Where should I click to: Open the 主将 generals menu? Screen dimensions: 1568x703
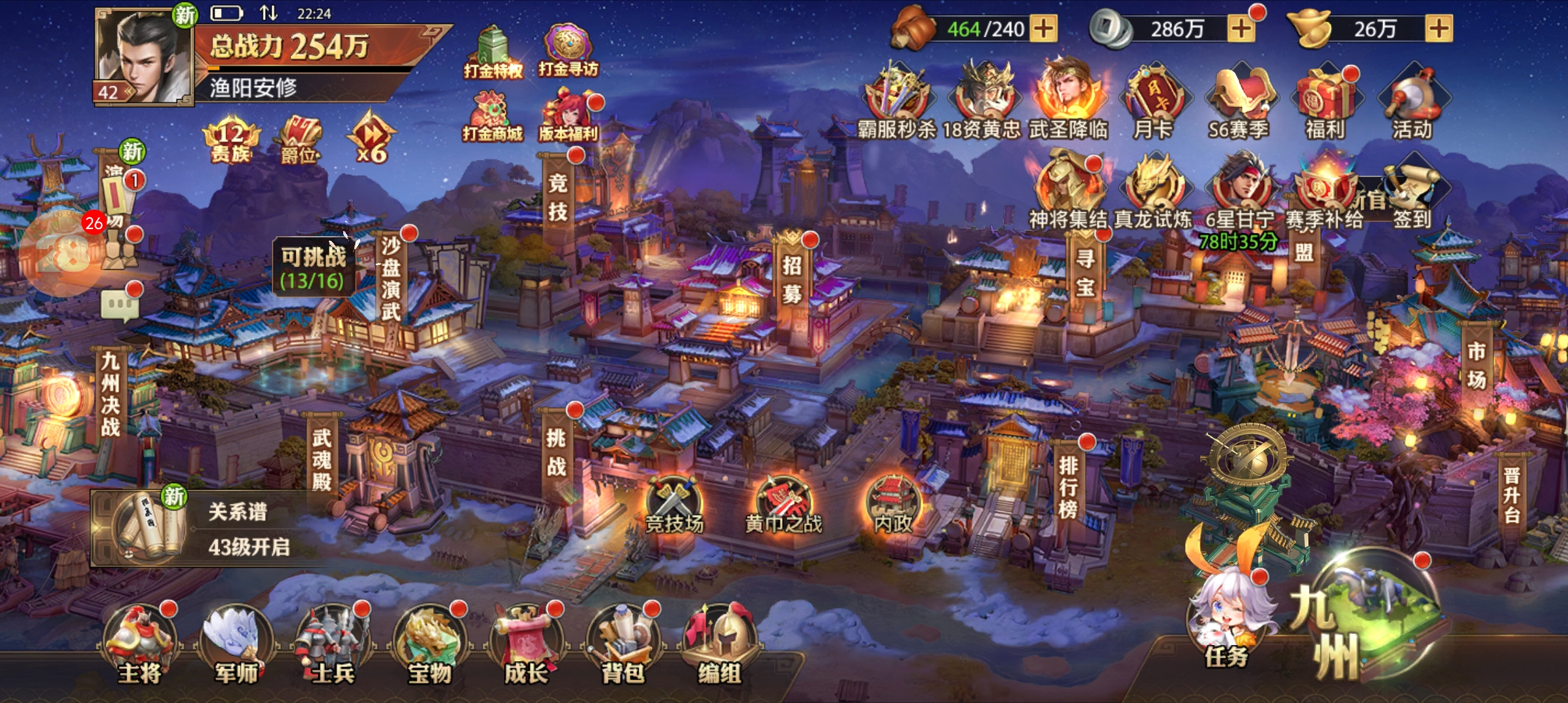click(139, 643)
